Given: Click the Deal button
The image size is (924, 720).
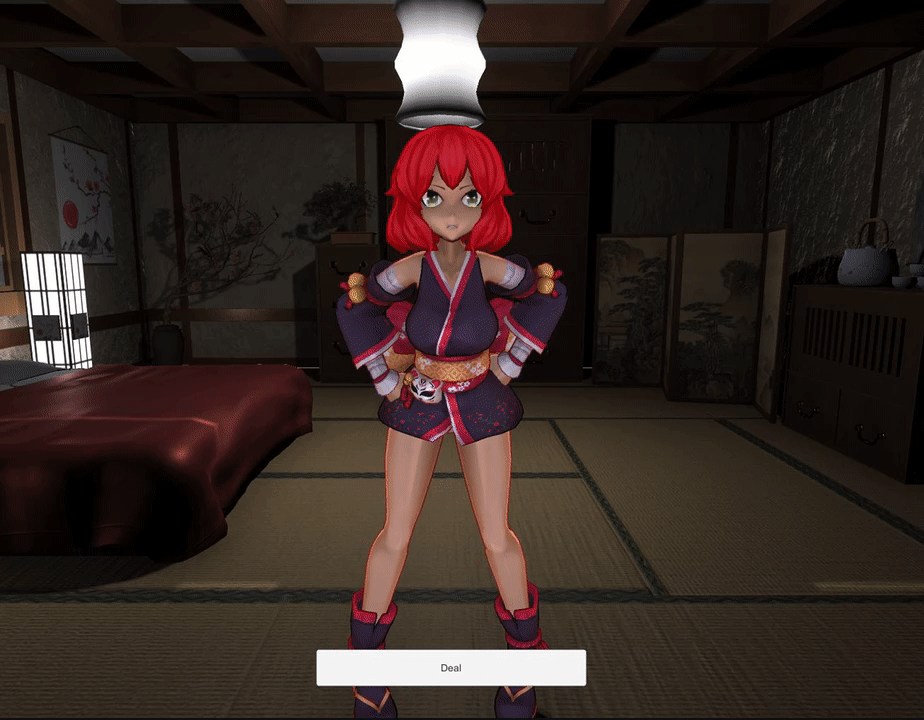Looking at the screenshot, I should pyautogui.click(x=451, y=668).
